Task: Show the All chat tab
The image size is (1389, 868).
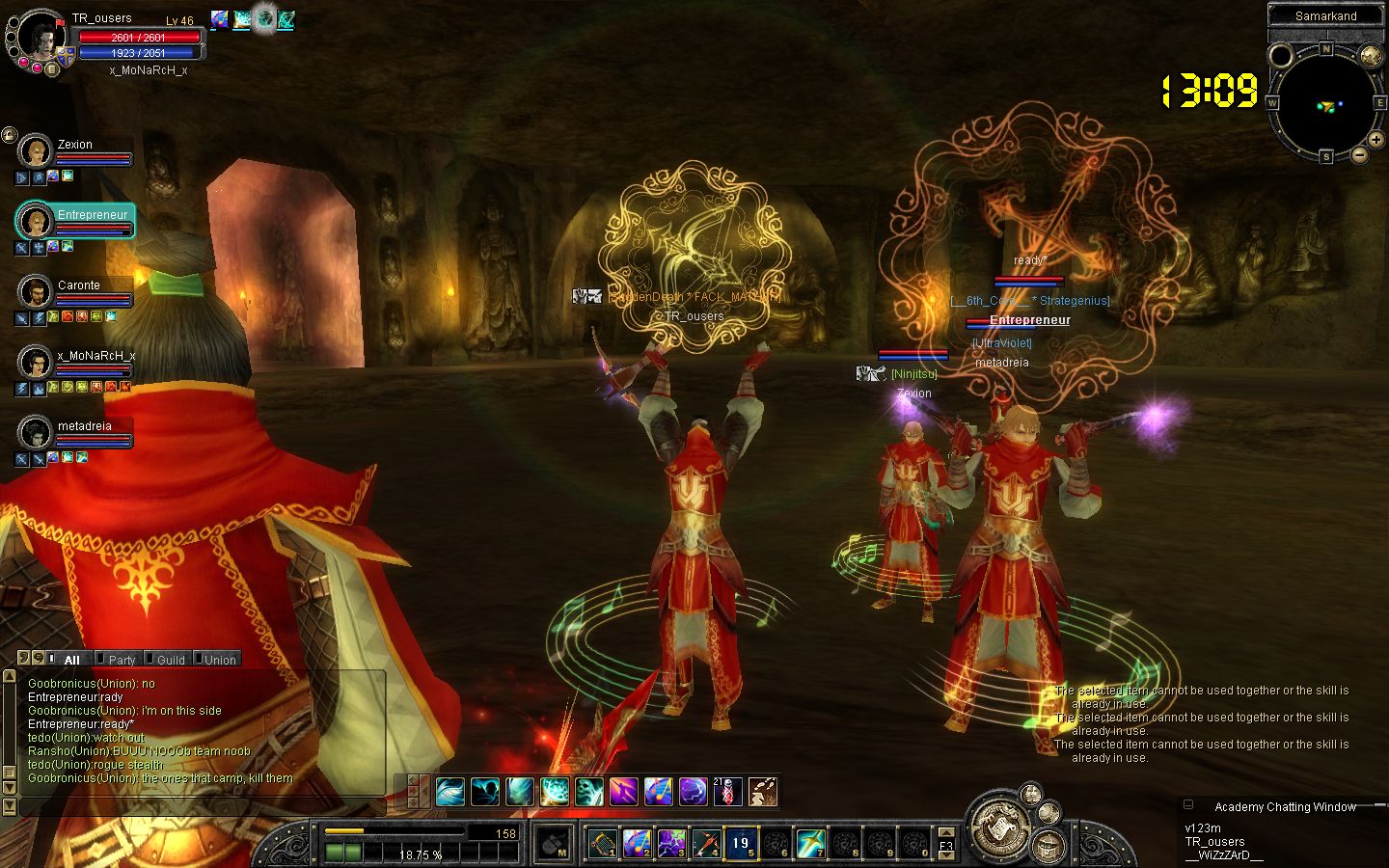Action: pos(71,660)
